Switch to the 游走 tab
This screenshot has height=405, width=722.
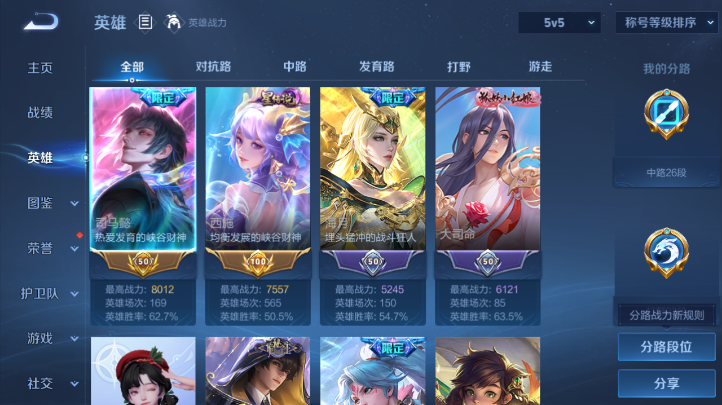[540, 67]
